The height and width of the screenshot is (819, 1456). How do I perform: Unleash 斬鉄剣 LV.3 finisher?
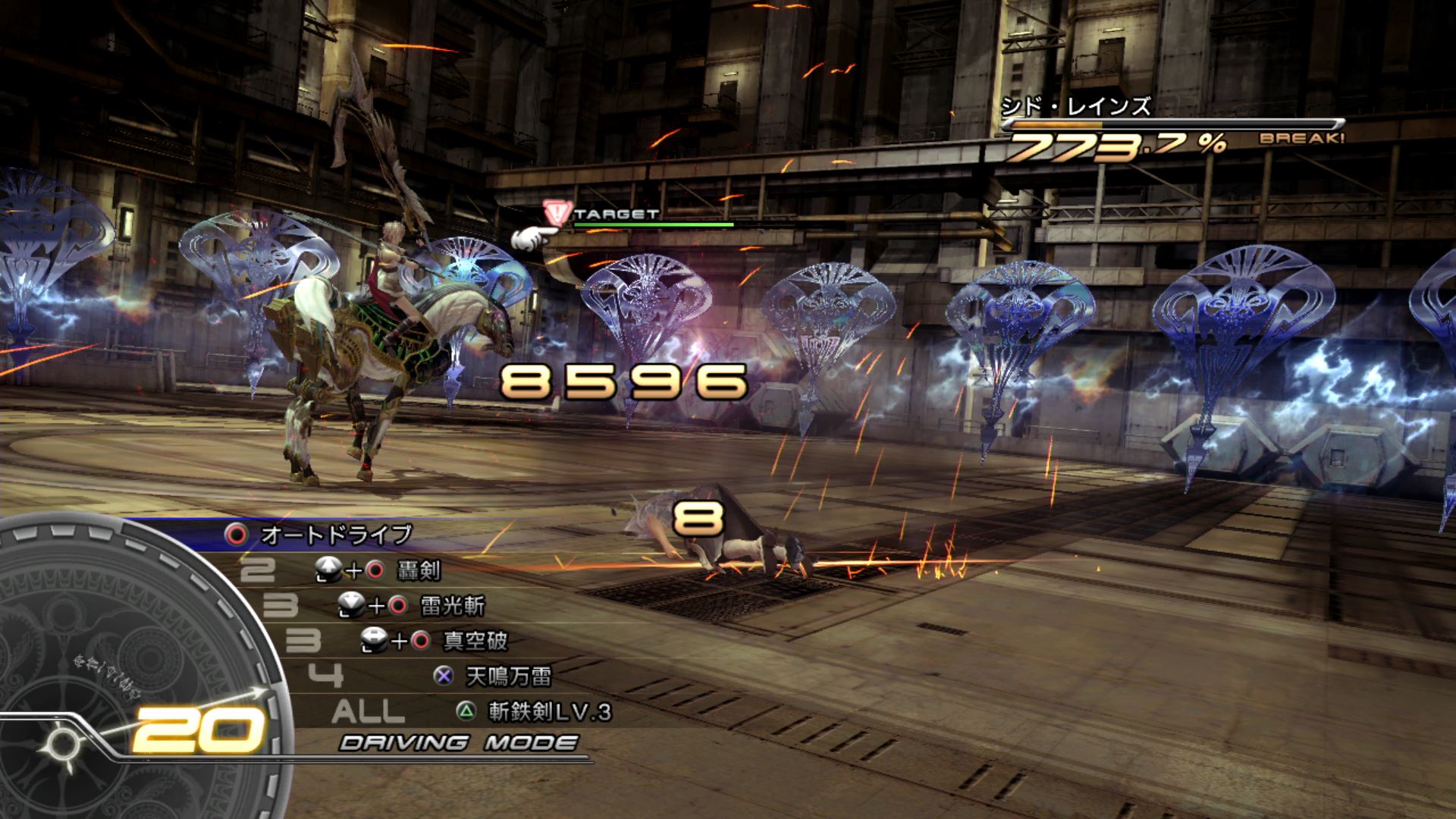(549, 712)
